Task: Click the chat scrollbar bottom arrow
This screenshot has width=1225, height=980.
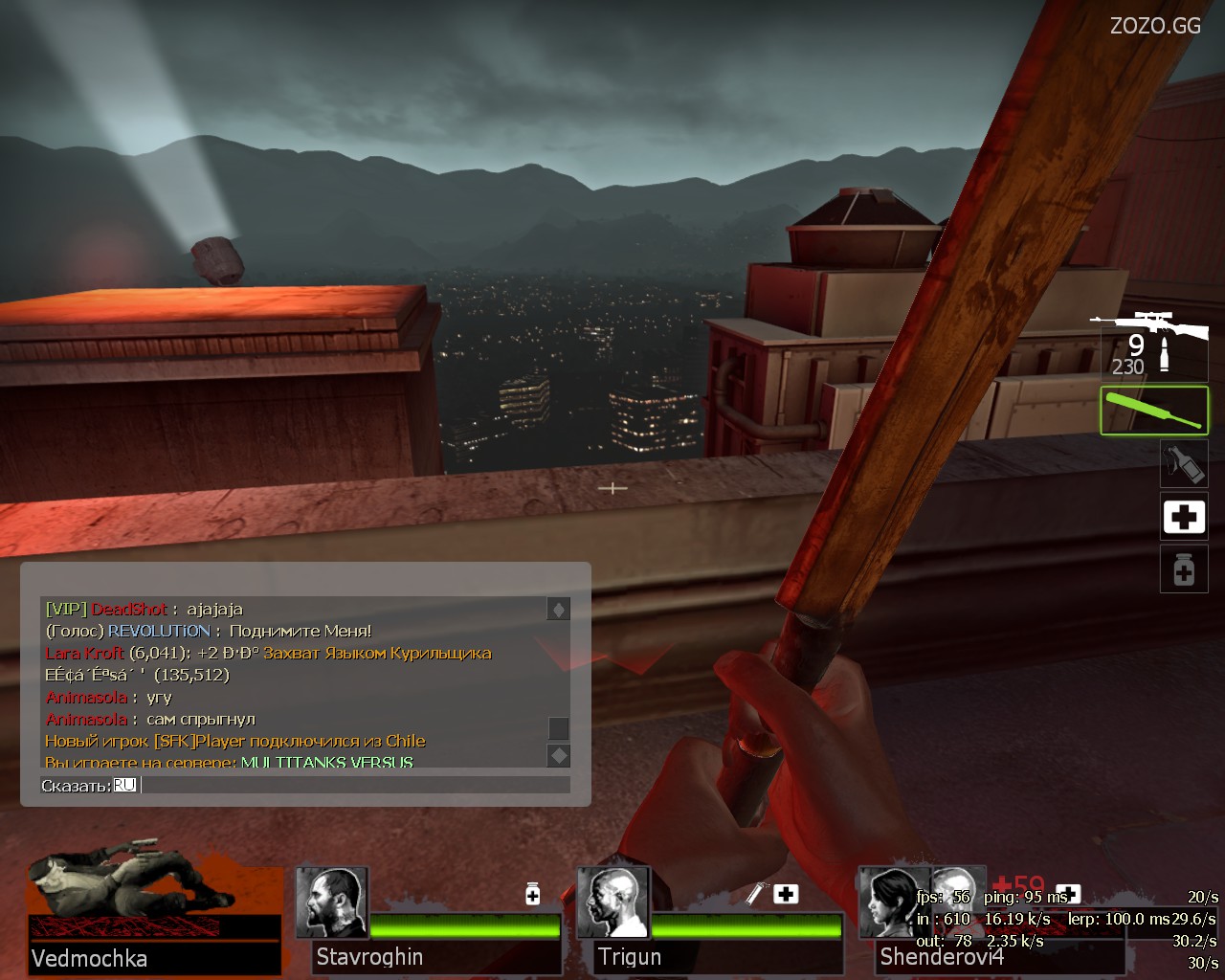Action: pos(558,756)
